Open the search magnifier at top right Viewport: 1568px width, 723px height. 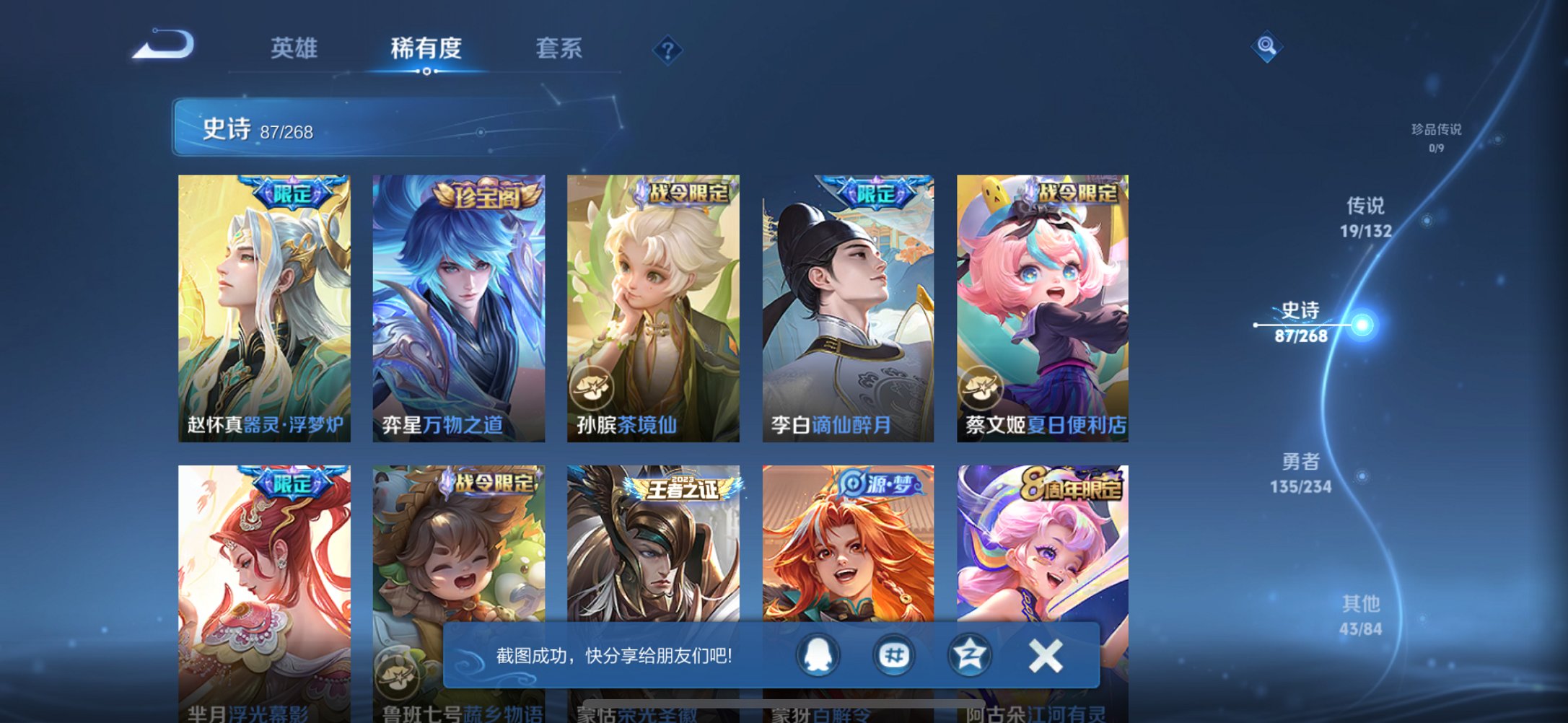coord(1267,48)
